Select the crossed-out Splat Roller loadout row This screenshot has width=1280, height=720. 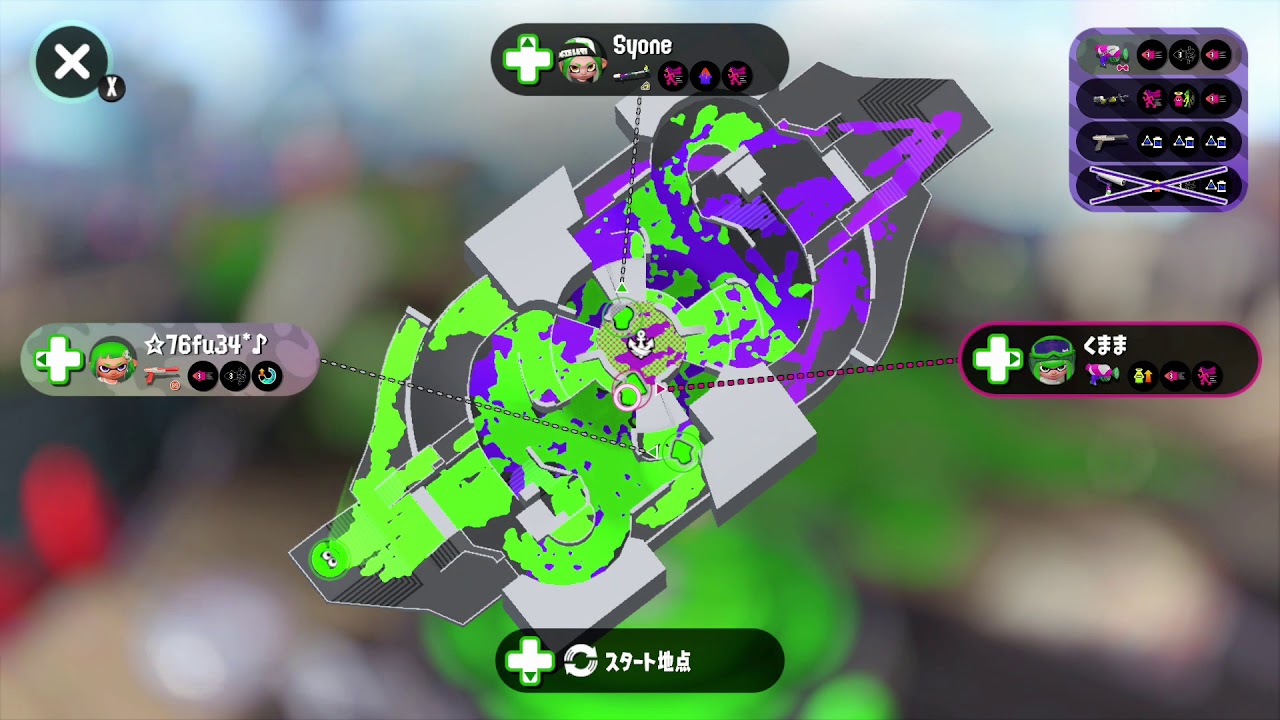tap(1155, 185)
